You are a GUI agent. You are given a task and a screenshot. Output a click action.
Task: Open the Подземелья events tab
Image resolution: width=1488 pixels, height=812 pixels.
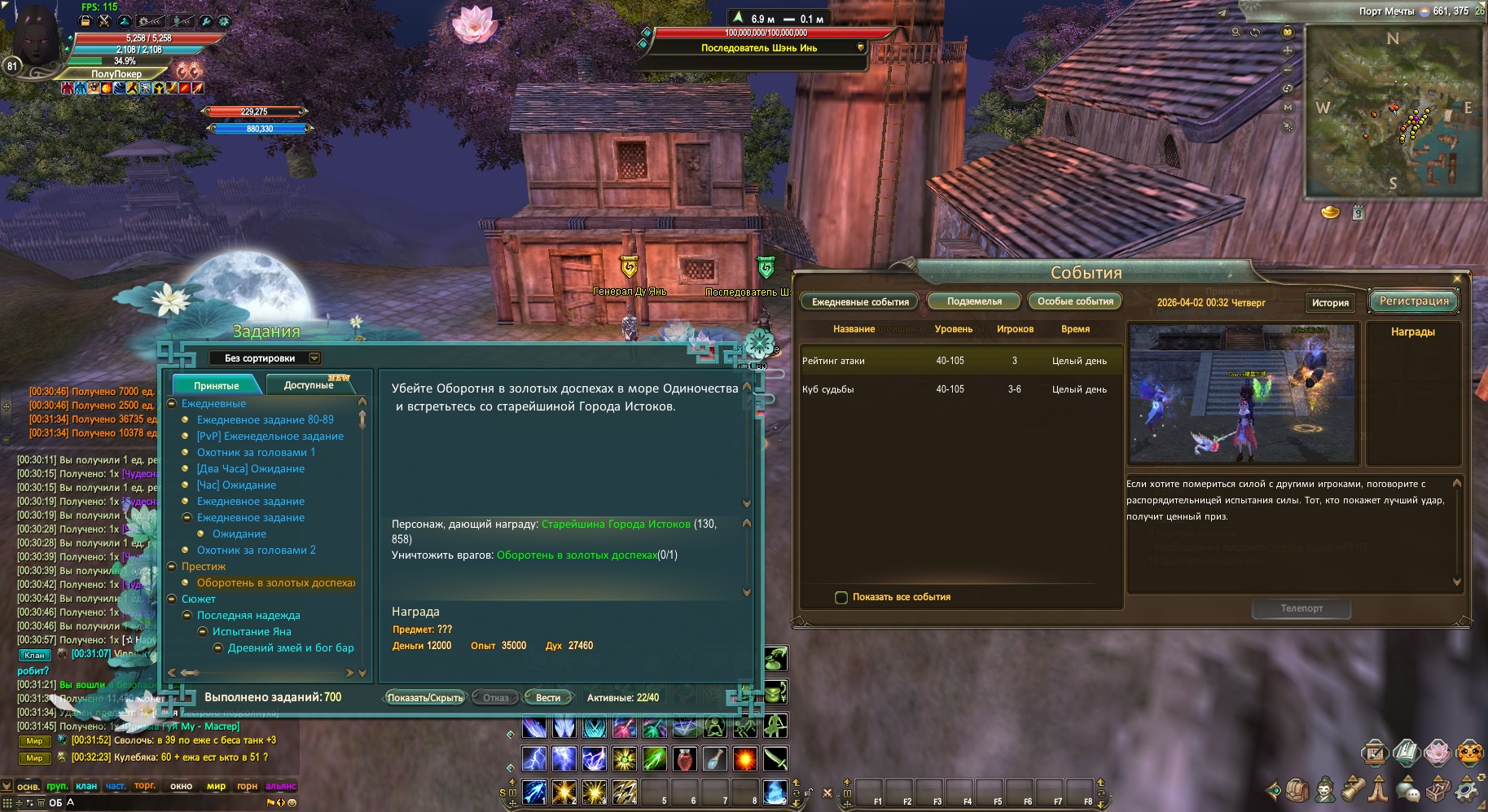(974, 301)
